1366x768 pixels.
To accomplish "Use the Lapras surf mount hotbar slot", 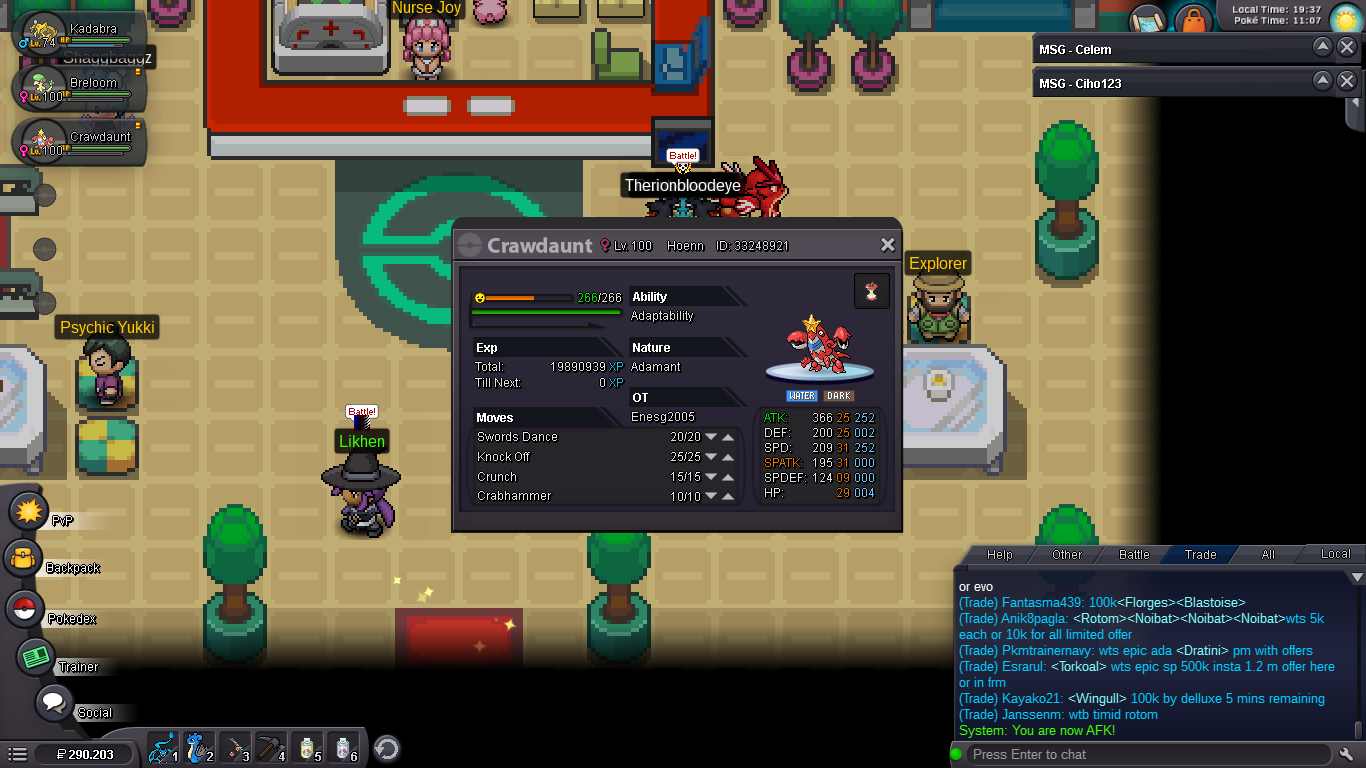I will point(198,748).
